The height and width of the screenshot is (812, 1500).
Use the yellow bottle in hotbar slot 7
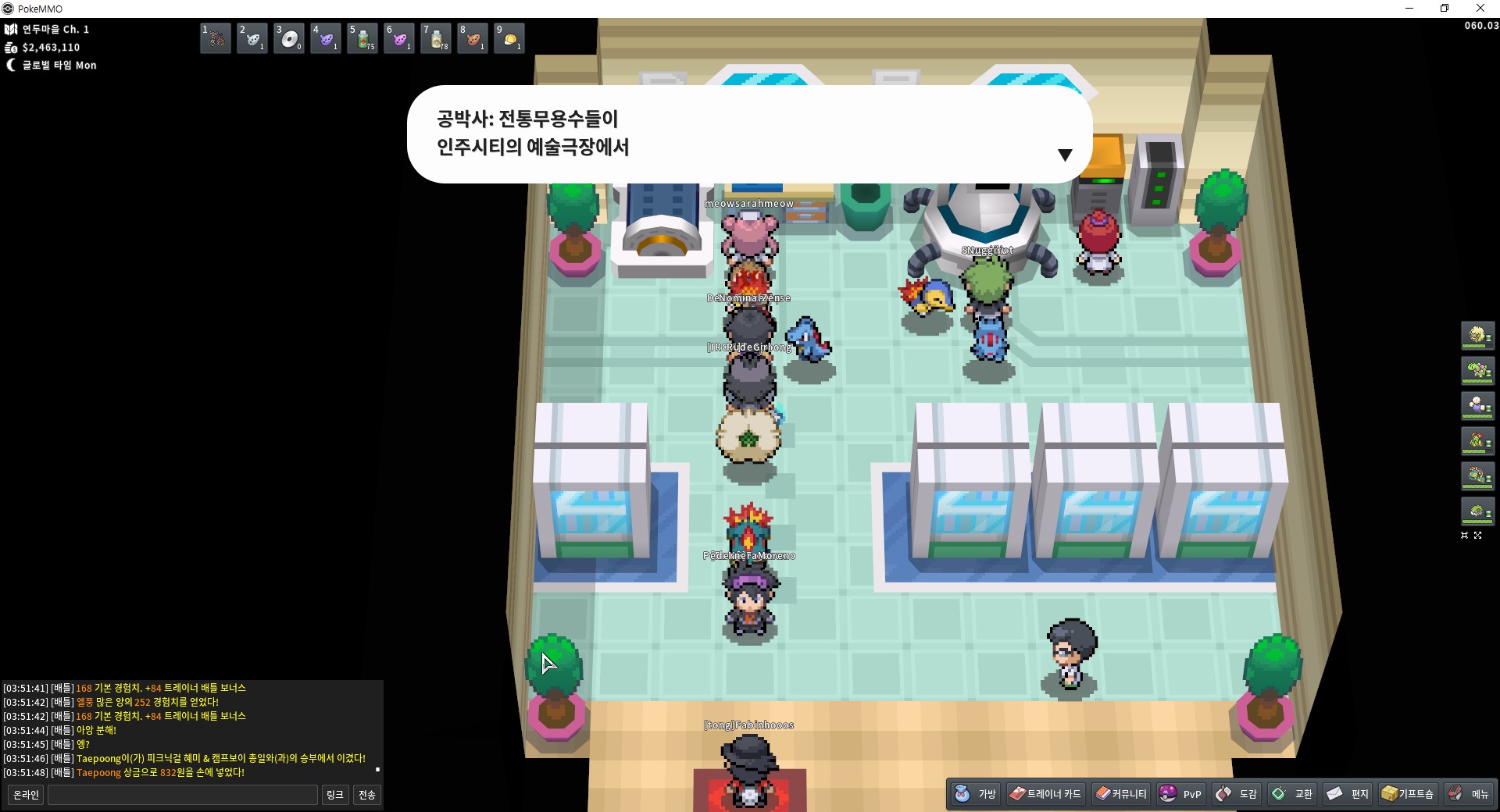(436, 38)
